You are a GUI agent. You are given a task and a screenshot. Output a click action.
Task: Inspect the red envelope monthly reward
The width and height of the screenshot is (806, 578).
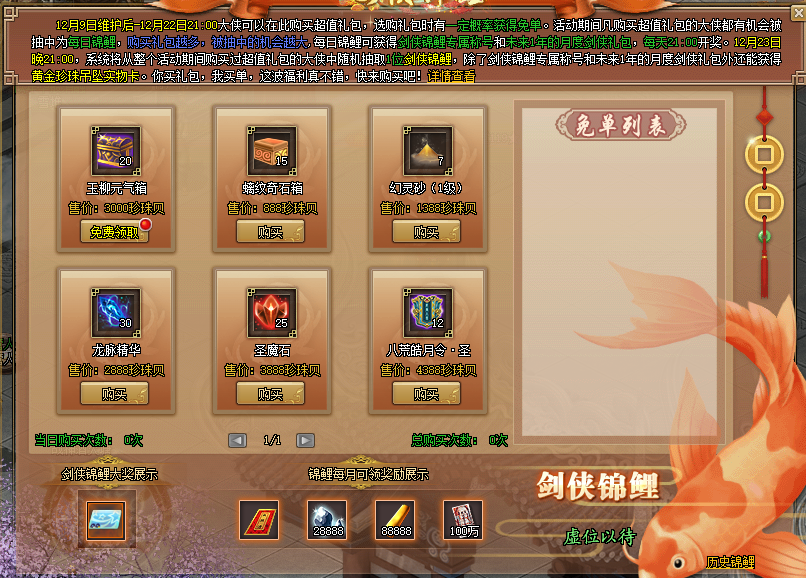pos(258,519)
